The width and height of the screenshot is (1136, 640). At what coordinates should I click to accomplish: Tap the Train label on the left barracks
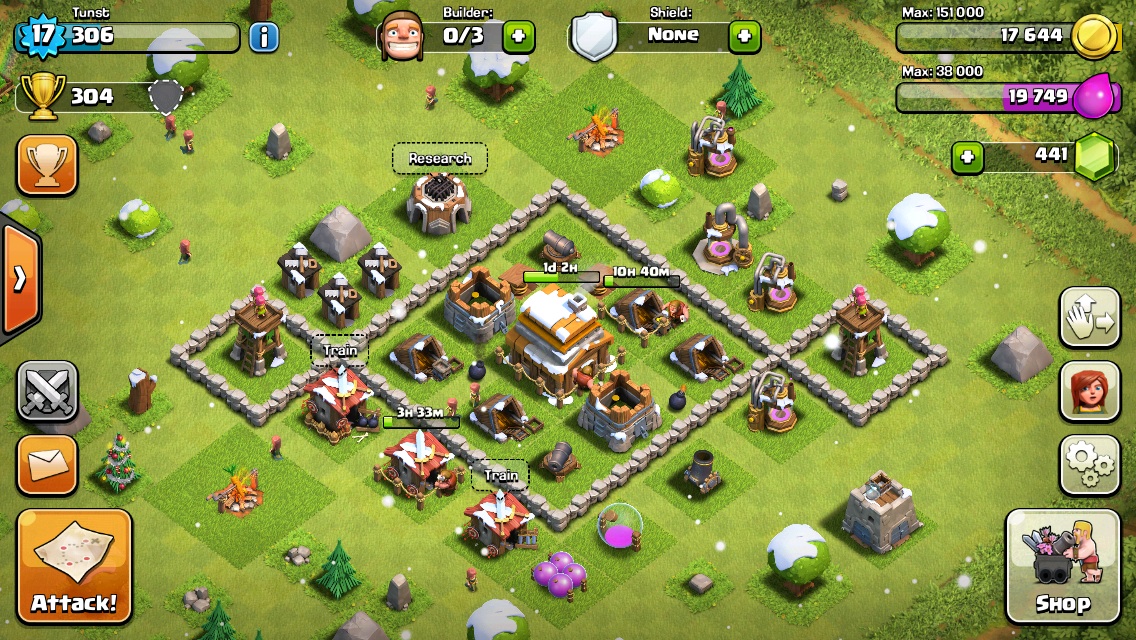point(339,351)
